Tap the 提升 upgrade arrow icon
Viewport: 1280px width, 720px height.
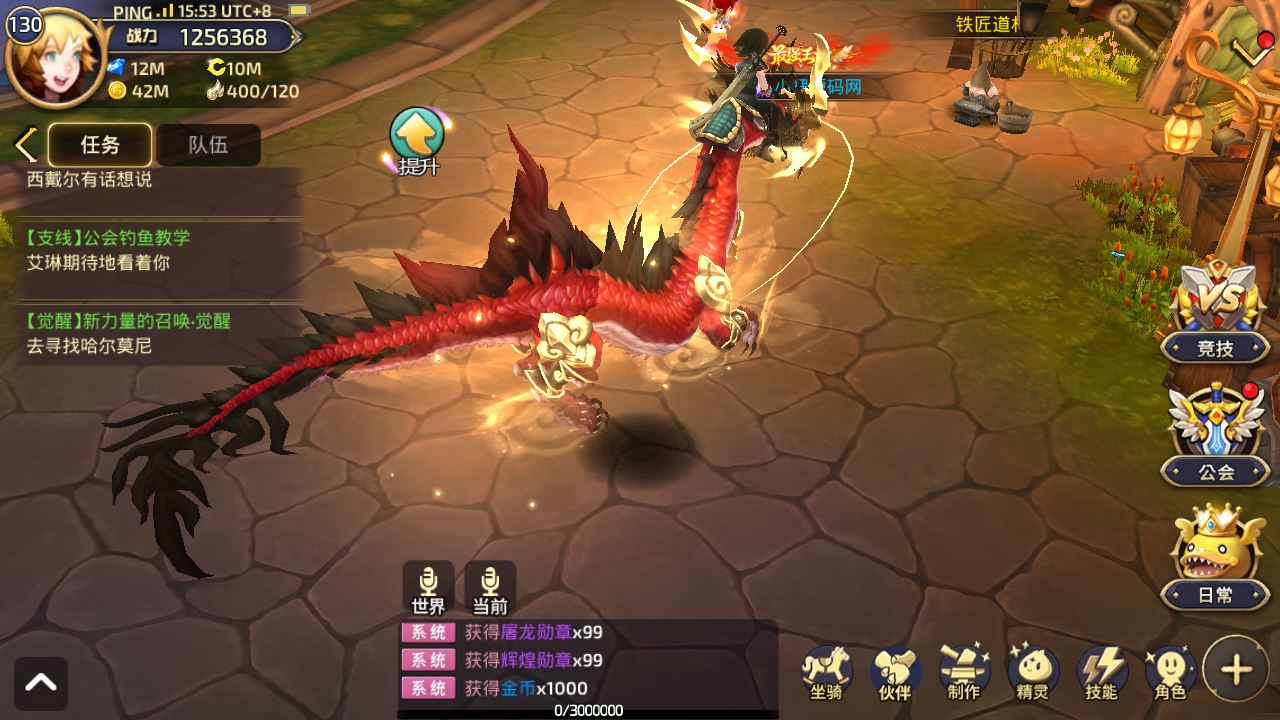[417, 140]
